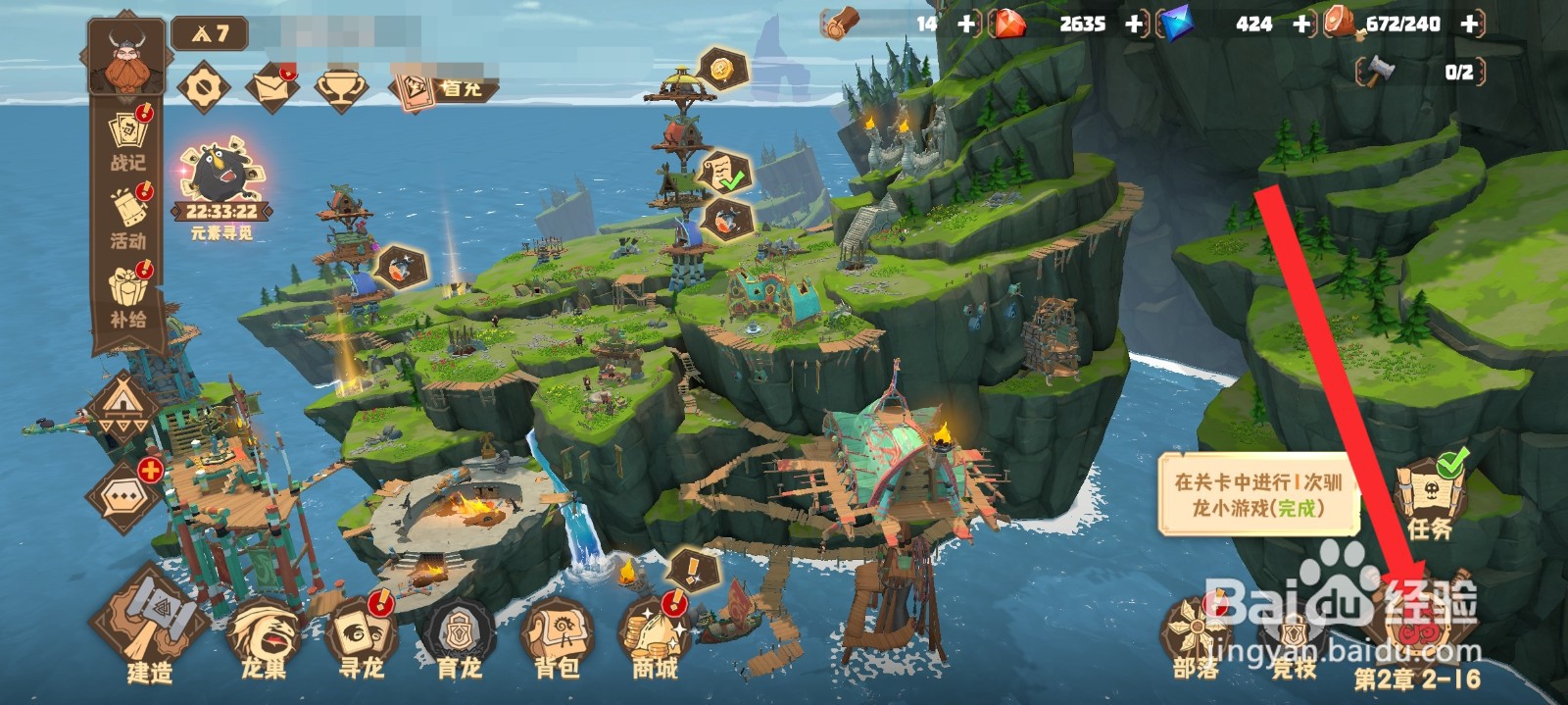
Task: Open the 活动 events menu
Action: click(127, 217)
